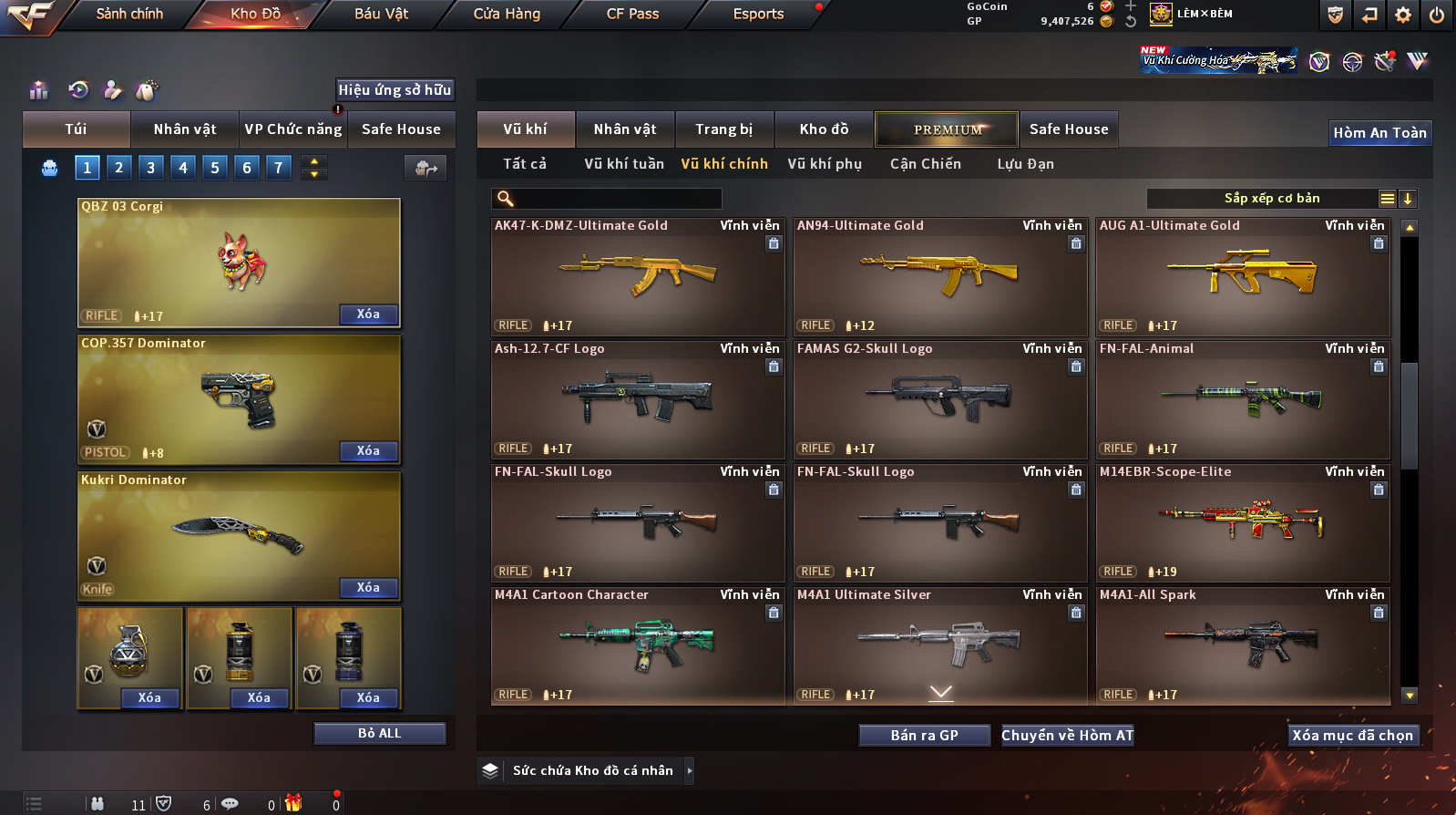
Task: Open the PREMIUM inventory tab
Action: point(948,129)
